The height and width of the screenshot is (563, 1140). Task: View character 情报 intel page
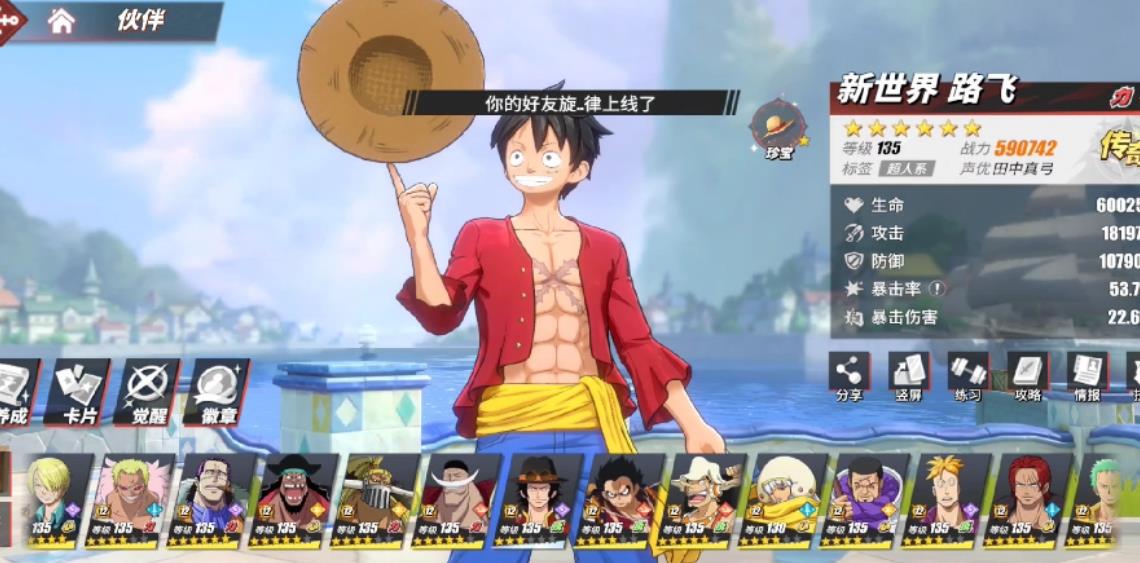point(1086,378)
